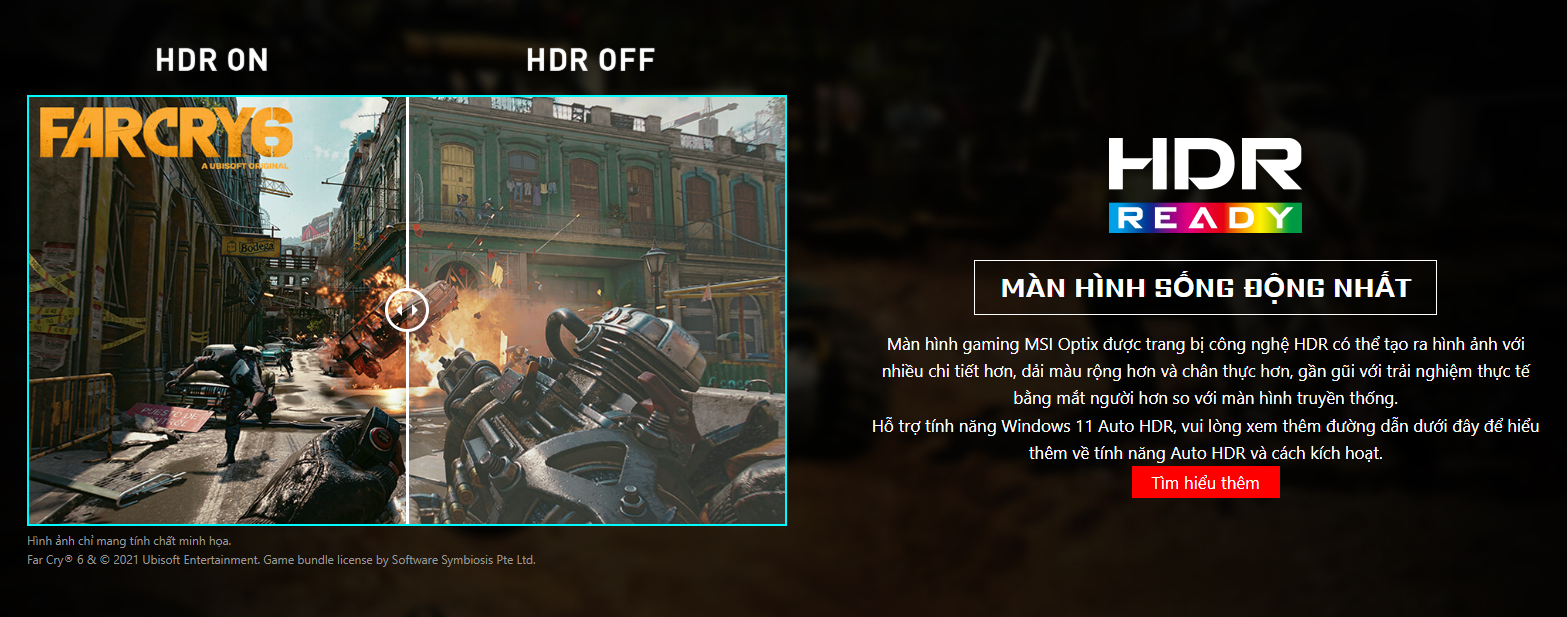
Task: Click the red "Tìm hiểu thêm" button
Action: click(1205, 482)
